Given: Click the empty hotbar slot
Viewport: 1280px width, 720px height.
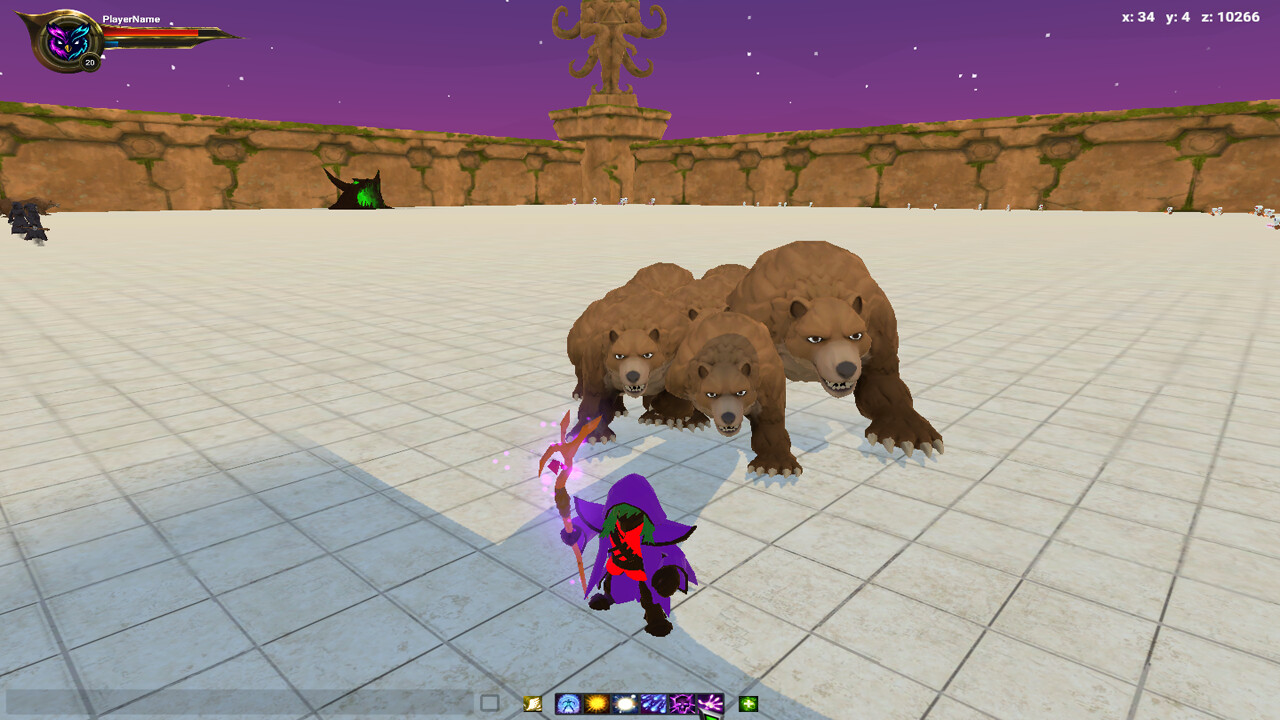Looking at the screenshot, I should click(x=488, y=703).
